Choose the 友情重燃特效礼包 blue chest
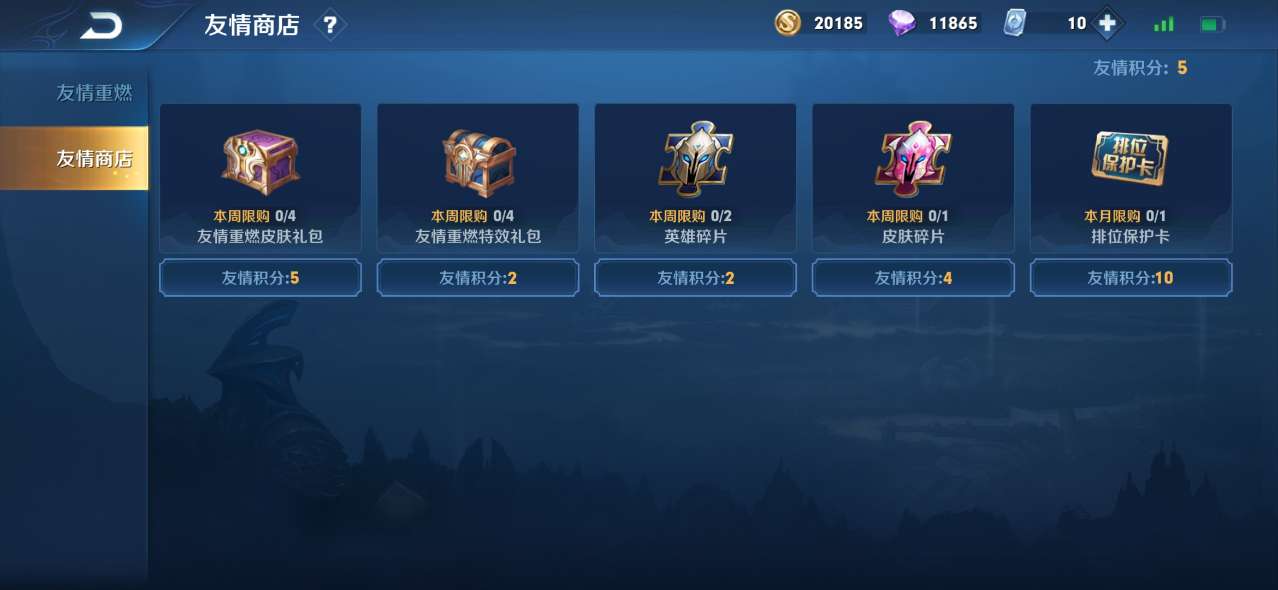Screen dimensions: 1278x590 [478, 160]
